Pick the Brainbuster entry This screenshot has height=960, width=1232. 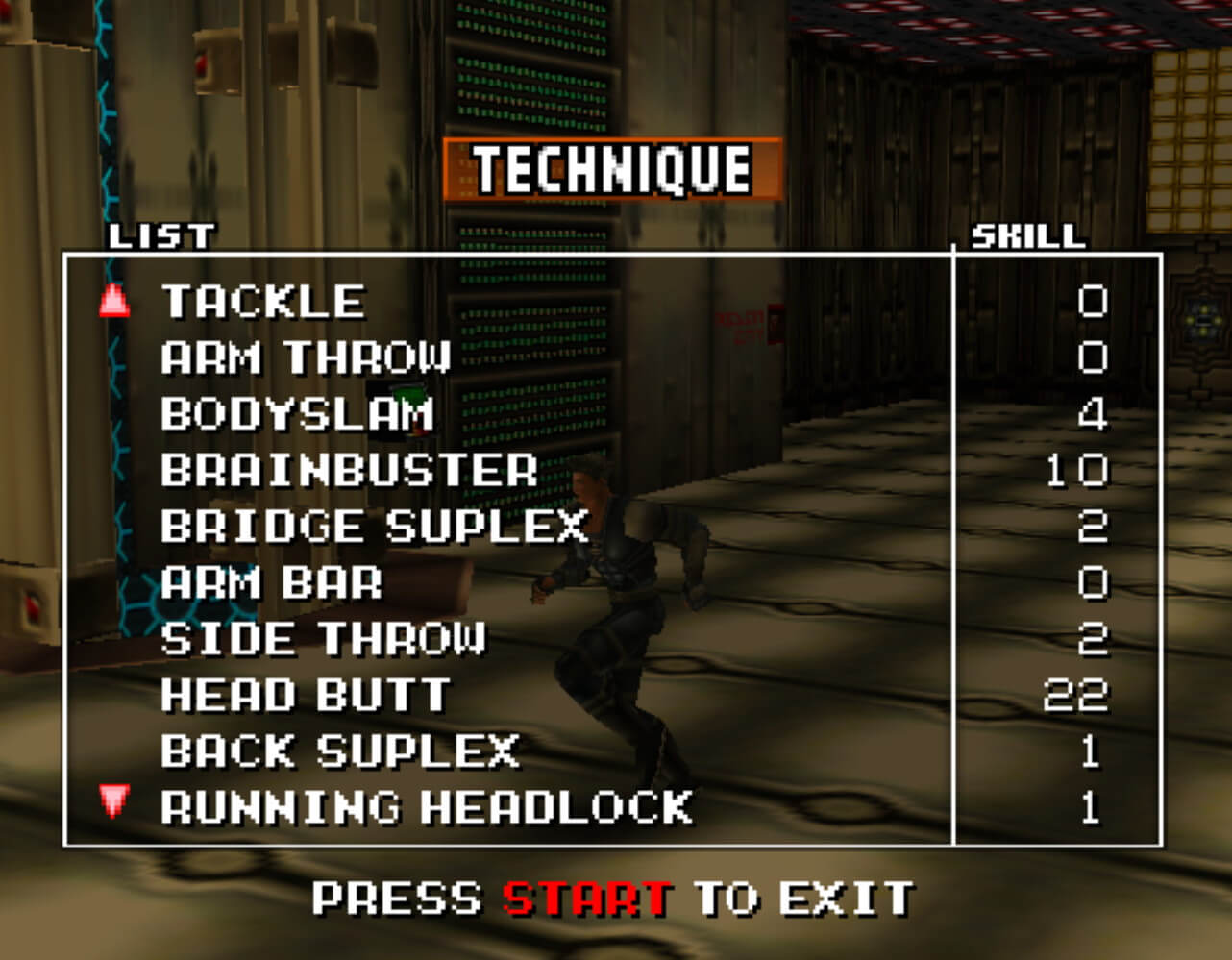348,471
